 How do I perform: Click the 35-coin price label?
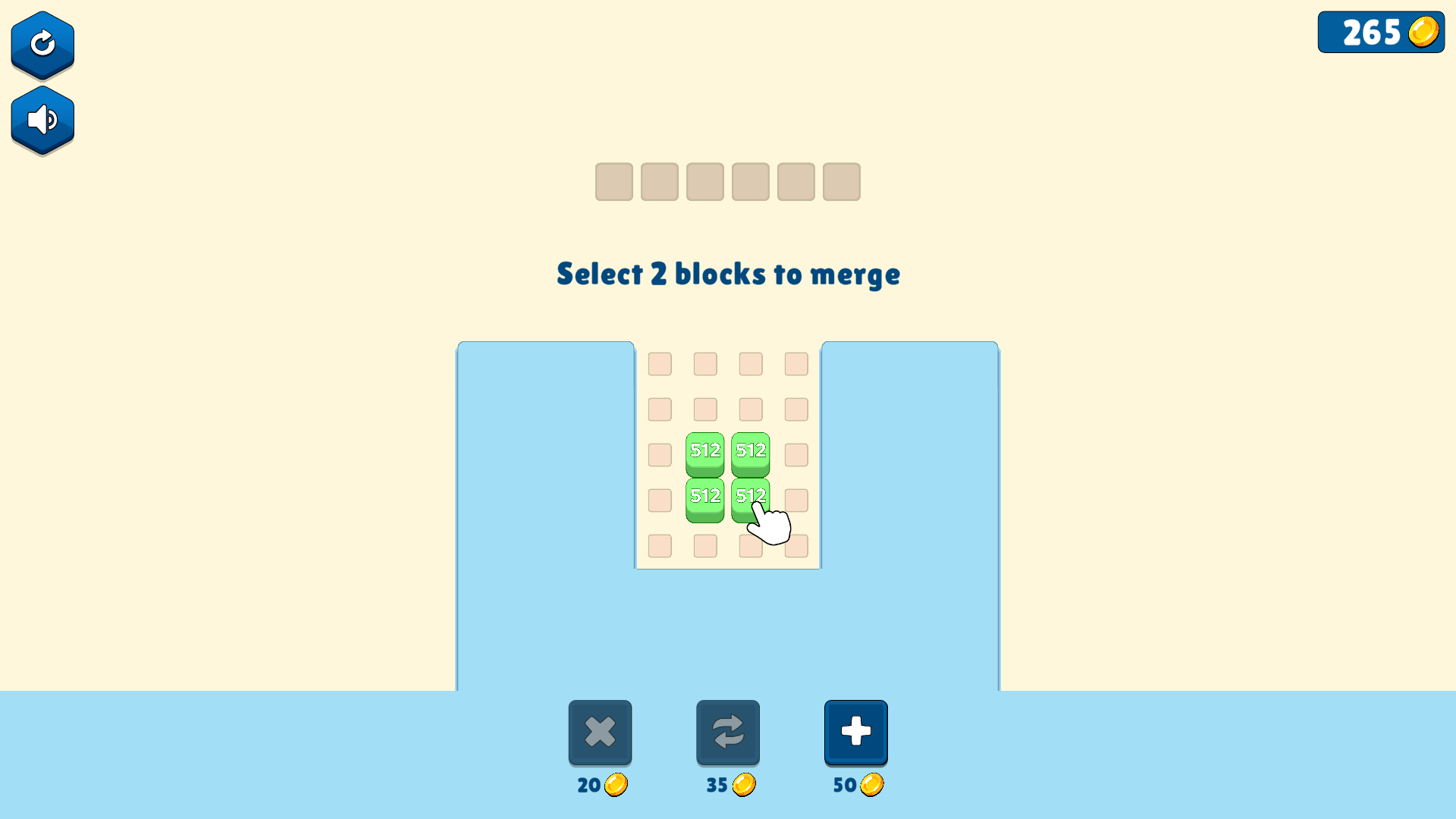pos(716,786)
